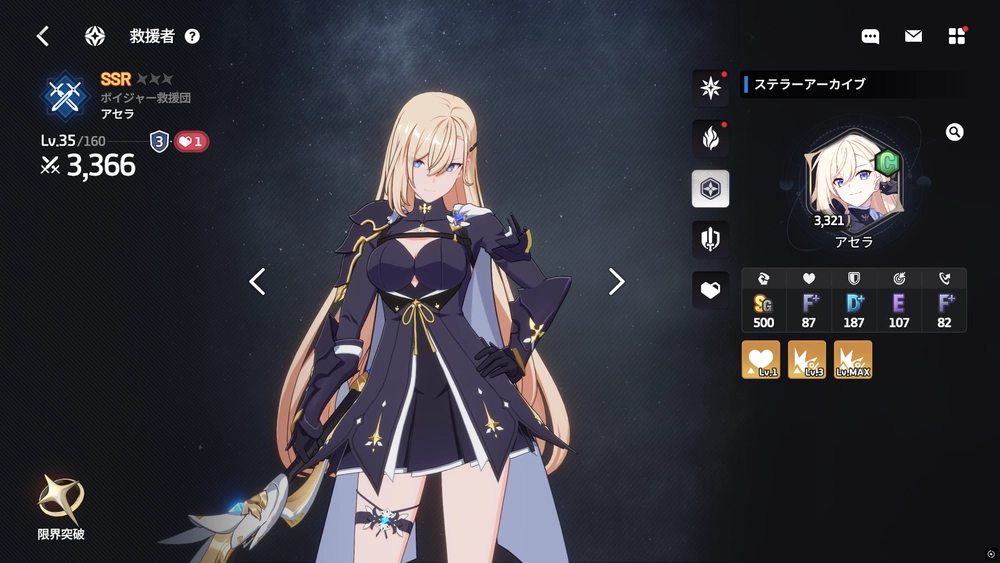Open the help question mark beside 救援者
This screenshot has height=563, width=1000.
pos(192,36)
